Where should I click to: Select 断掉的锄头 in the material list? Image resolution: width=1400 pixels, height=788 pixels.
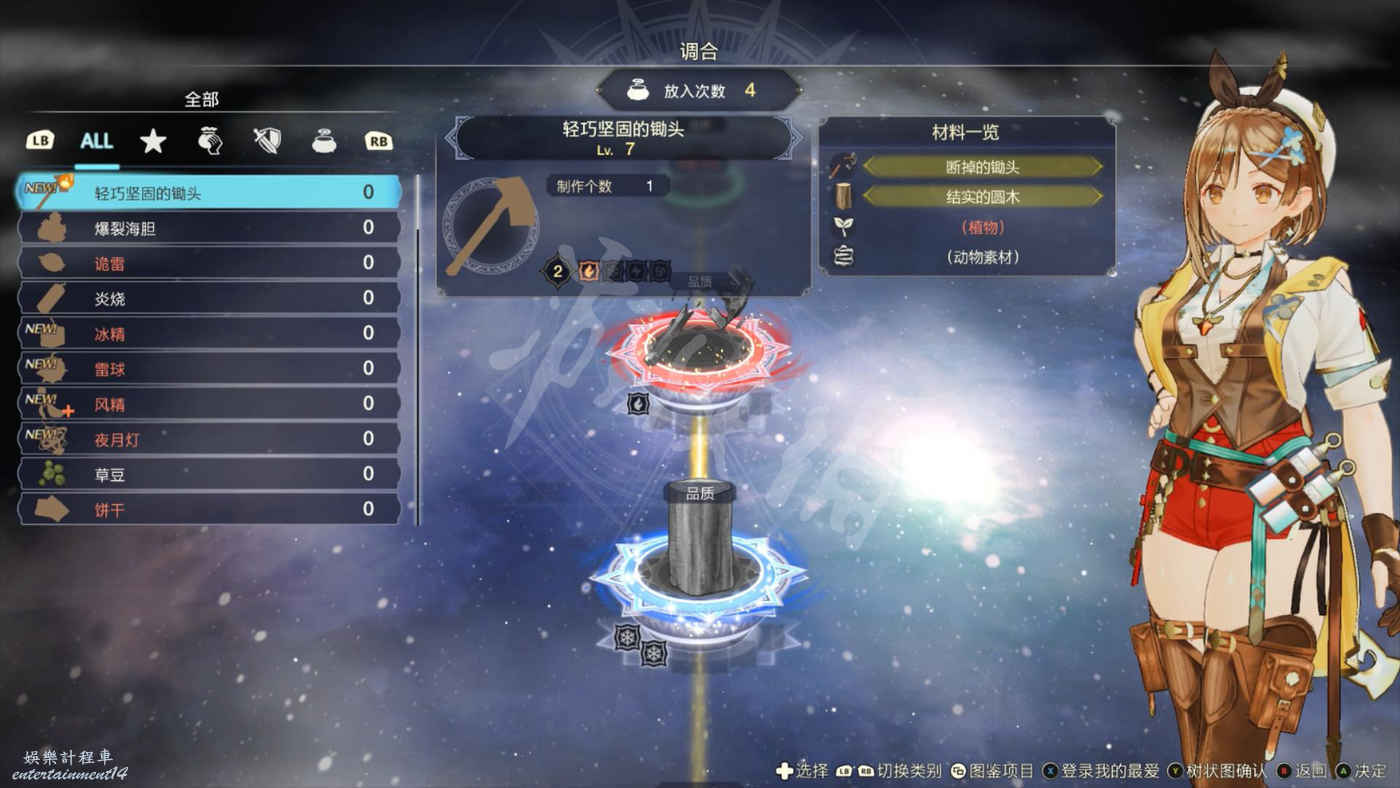[x=982, y=167]
